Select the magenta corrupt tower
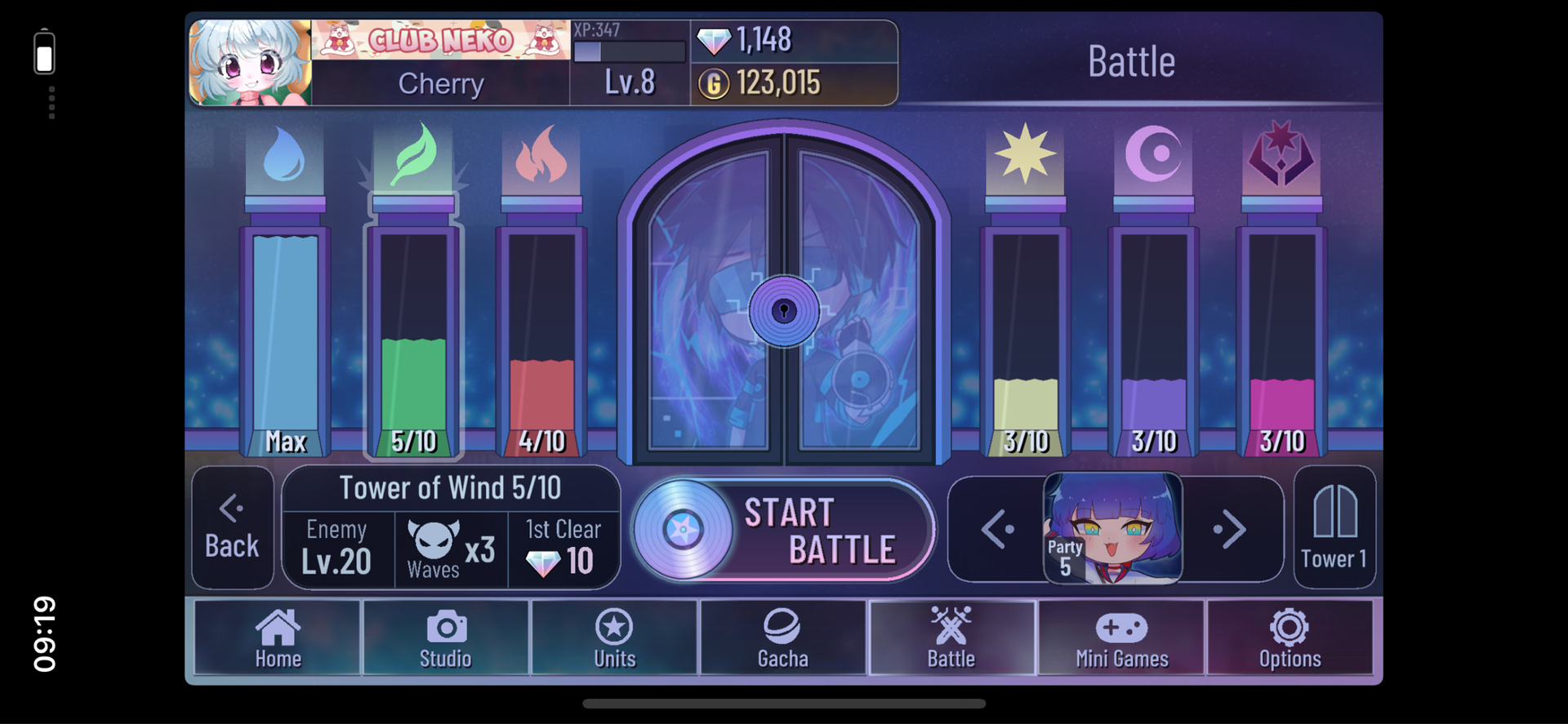 (x=1281, y=326)
